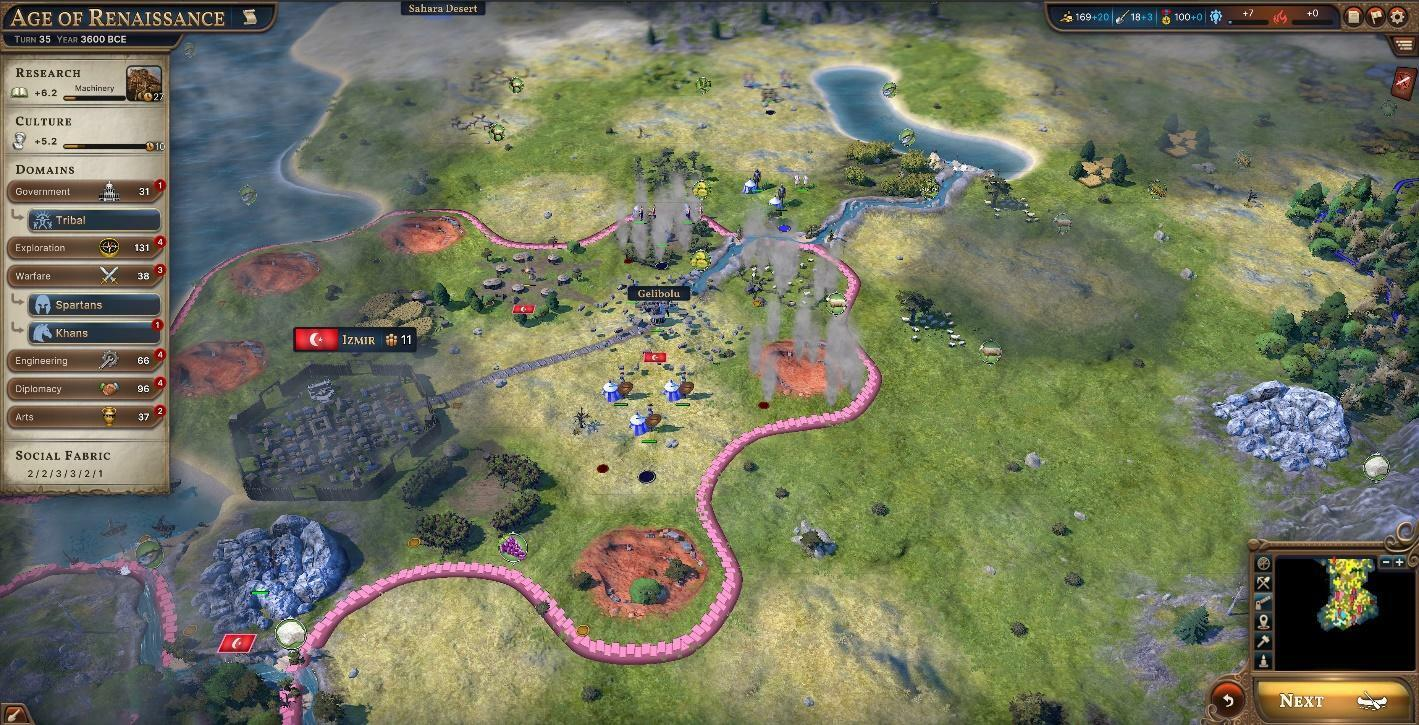Open the settings gear at top right

(x=1397, y=17)
